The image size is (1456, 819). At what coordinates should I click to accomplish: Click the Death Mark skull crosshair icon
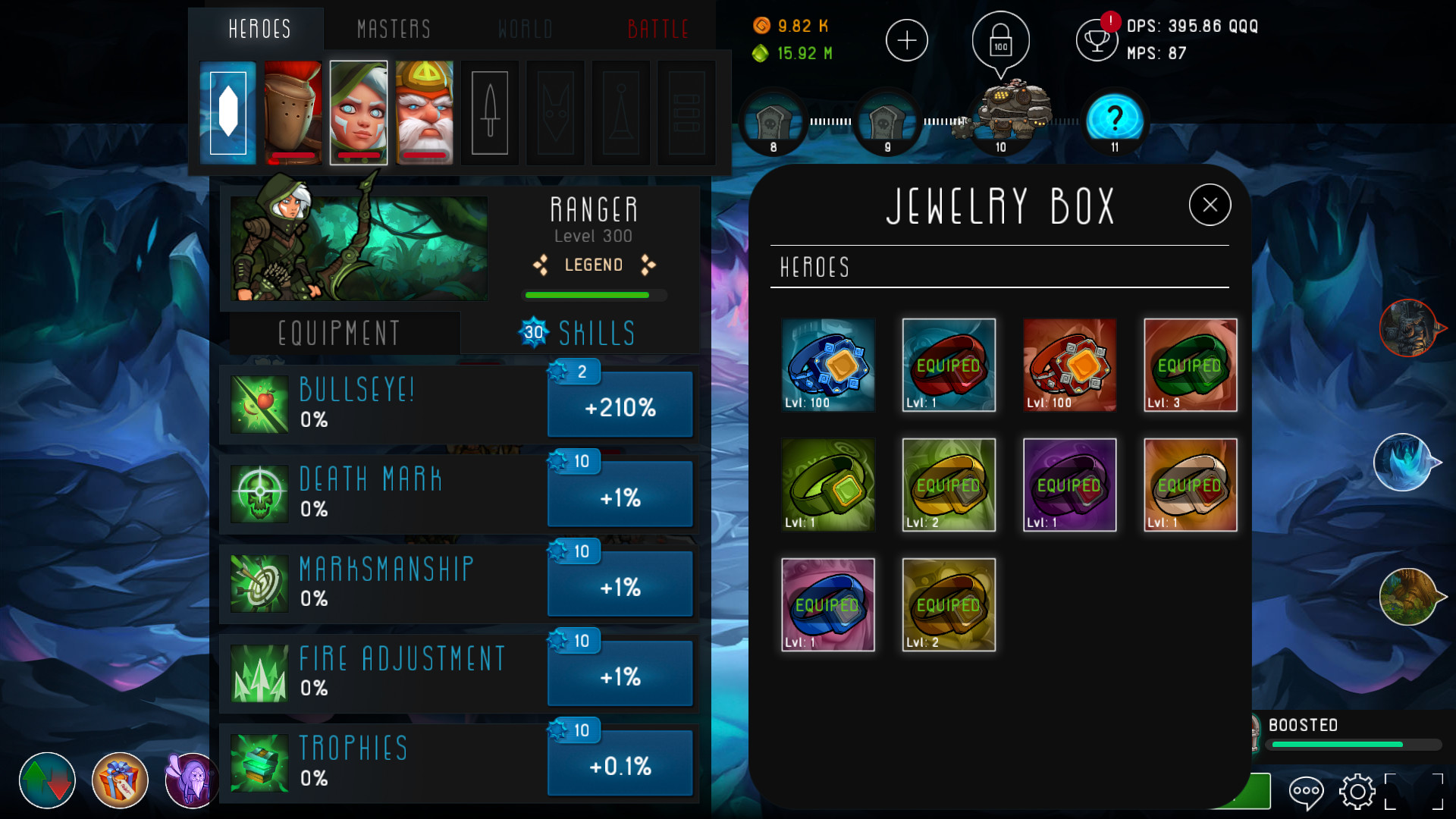click(259, 493)
